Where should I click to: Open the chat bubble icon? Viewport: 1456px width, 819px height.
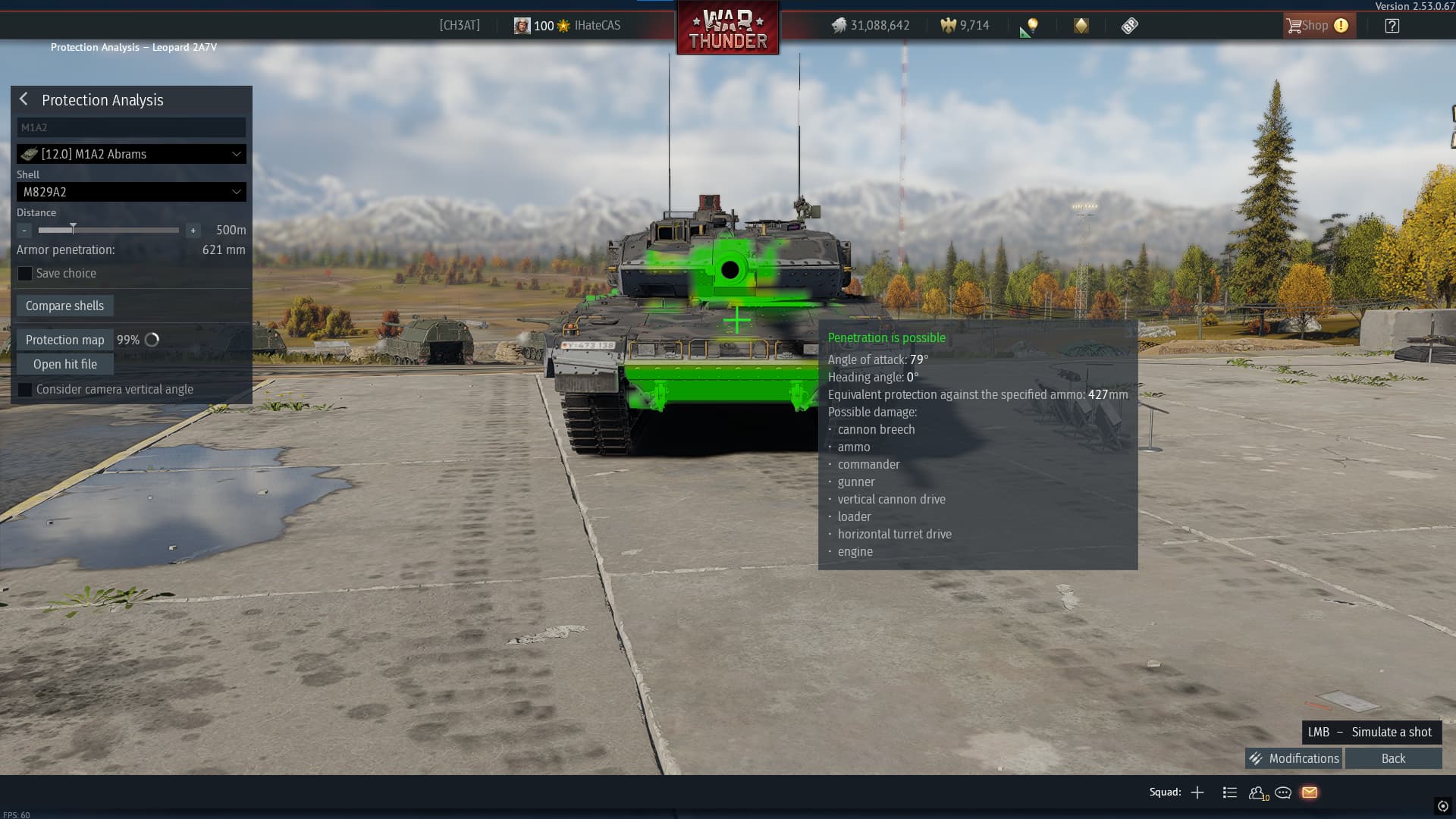click(1283, 792)
